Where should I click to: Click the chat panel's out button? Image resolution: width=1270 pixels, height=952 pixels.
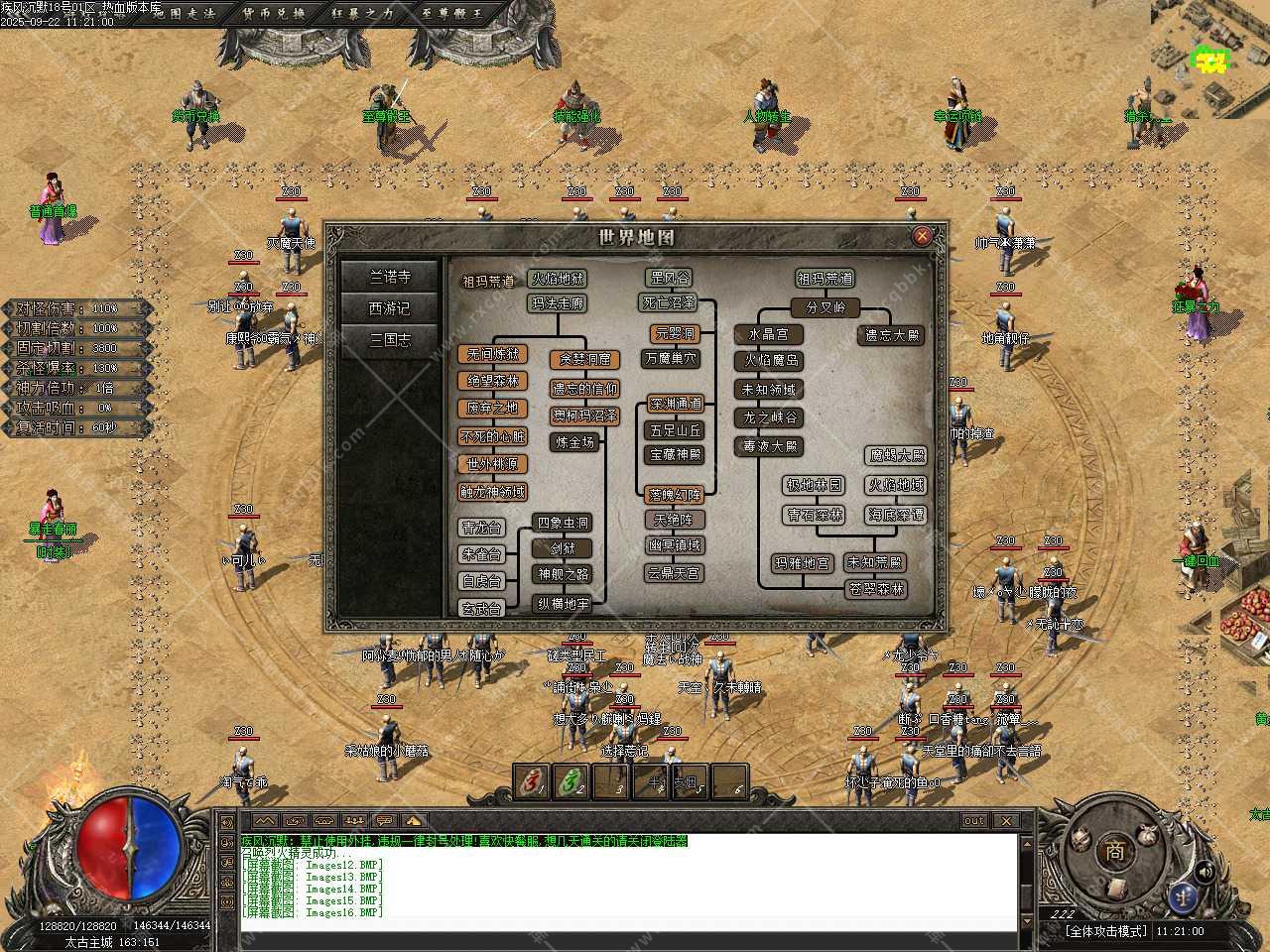click(x=974, y=820)
